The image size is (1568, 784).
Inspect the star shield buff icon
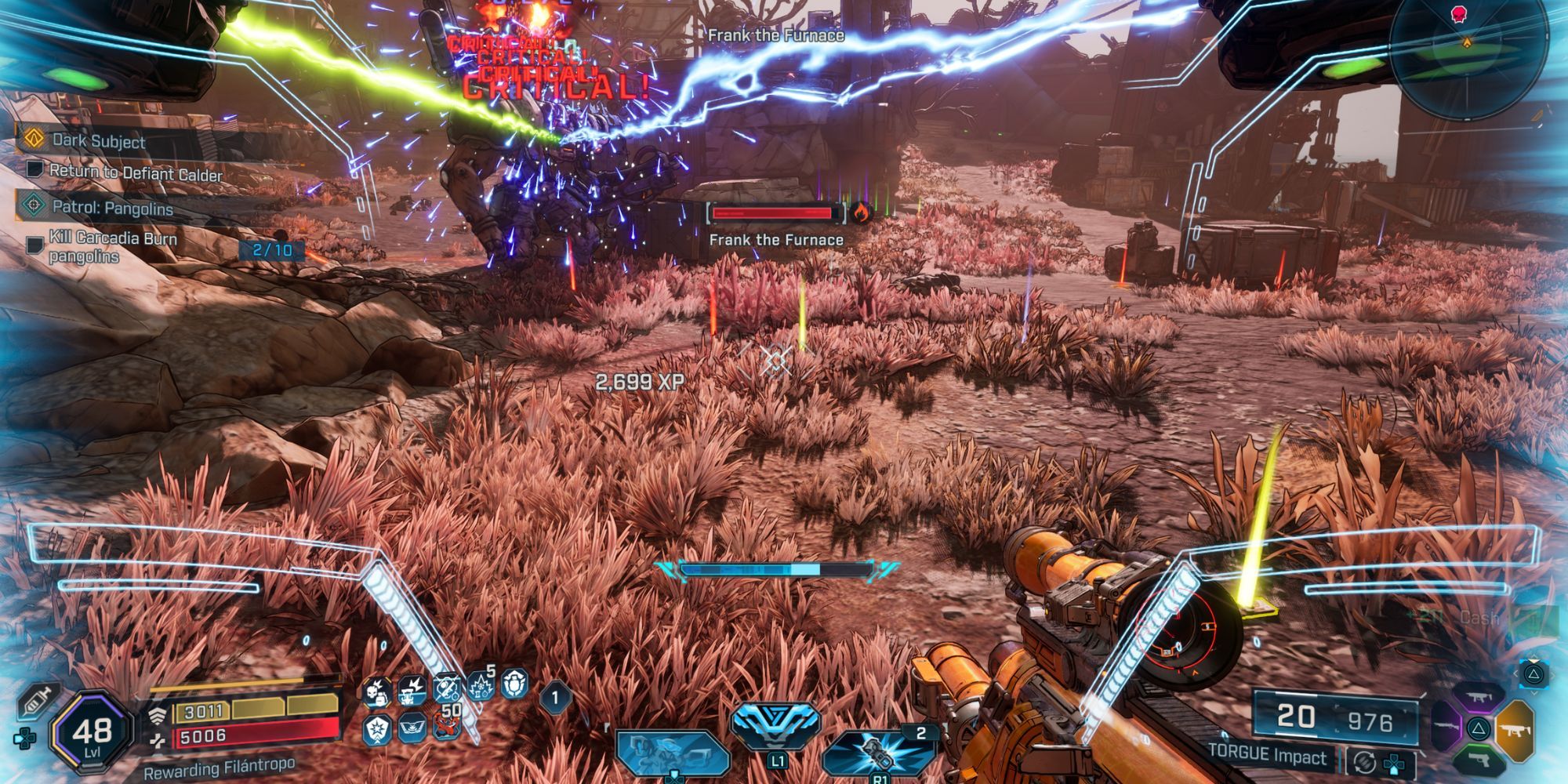377,730
